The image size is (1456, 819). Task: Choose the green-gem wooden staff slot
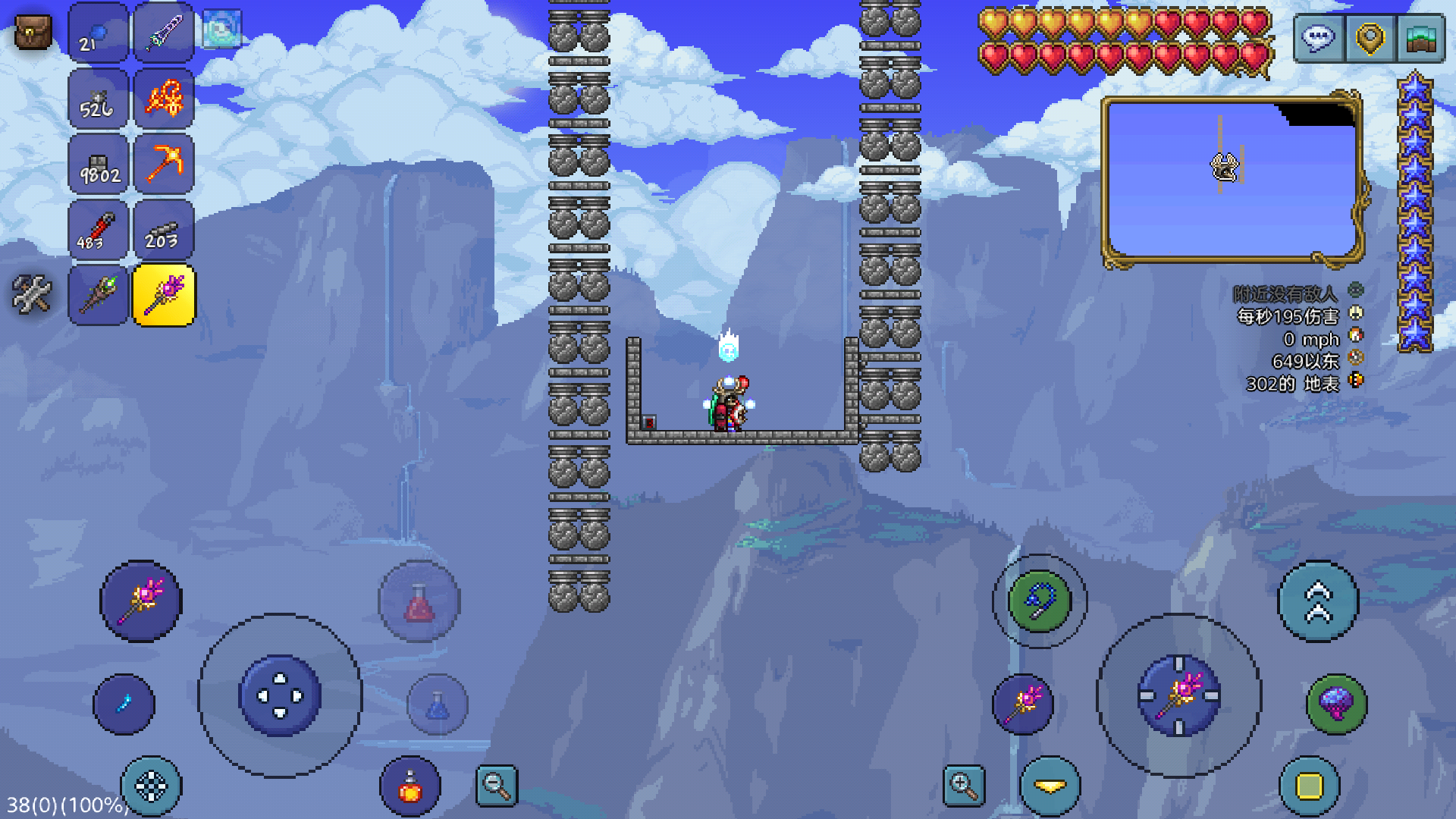[x=98, y=295]
